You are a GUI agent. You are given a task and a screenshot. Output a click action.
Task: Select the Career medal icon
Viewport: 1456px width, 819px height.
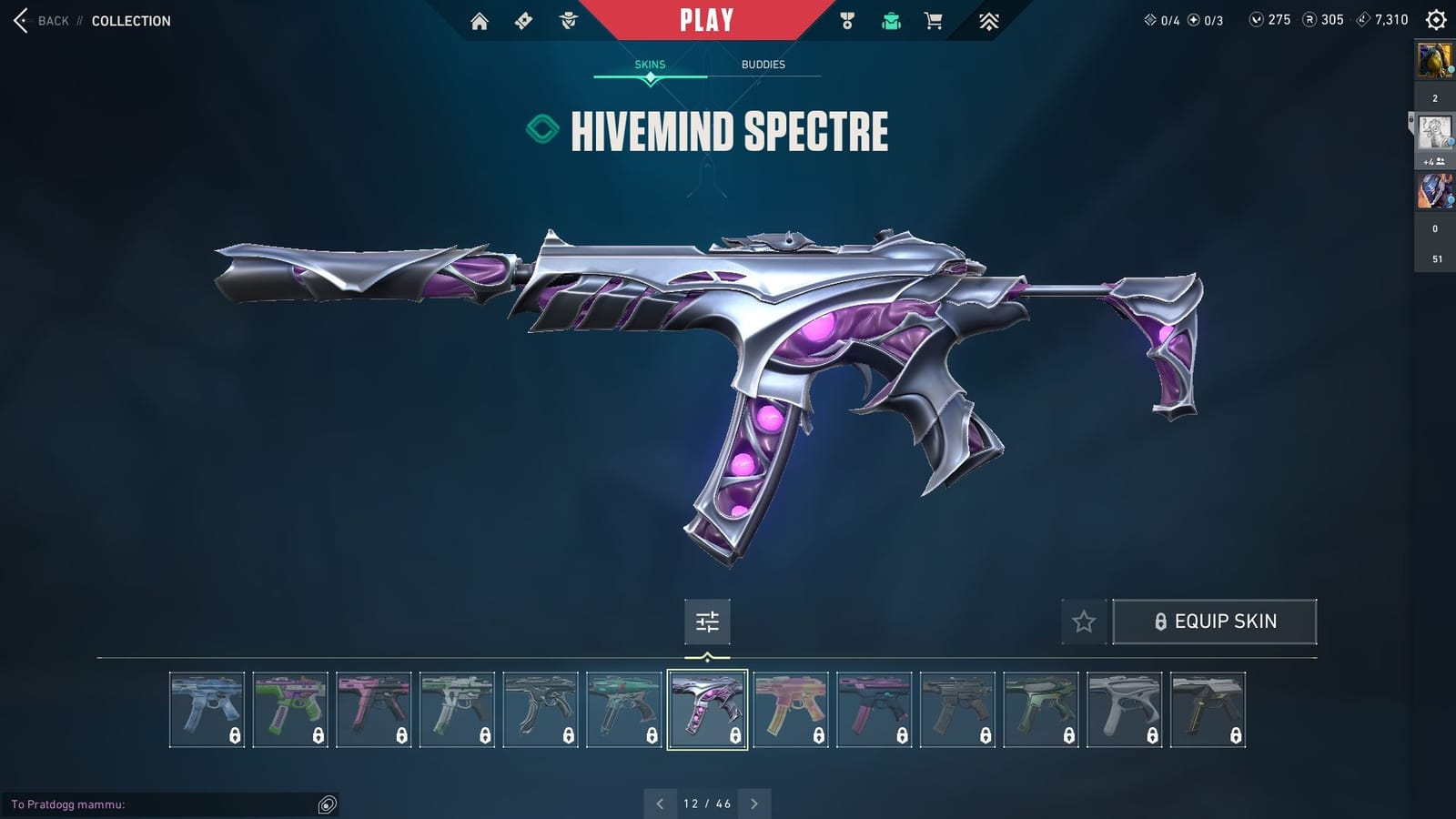coord(847,19)
